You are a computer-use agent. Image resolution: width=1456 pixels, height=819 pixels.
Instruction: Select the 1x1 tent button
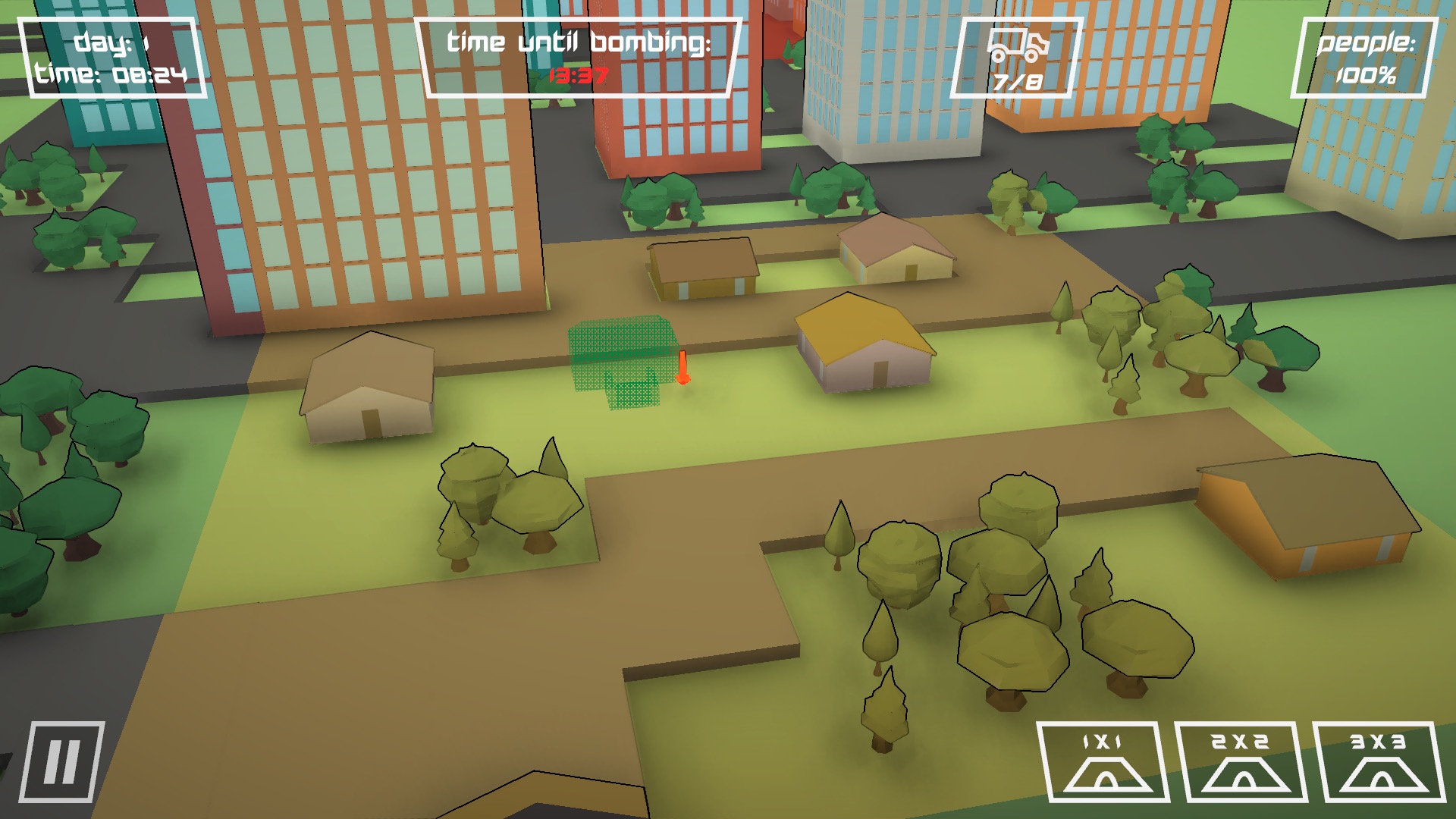point(1103,762)
